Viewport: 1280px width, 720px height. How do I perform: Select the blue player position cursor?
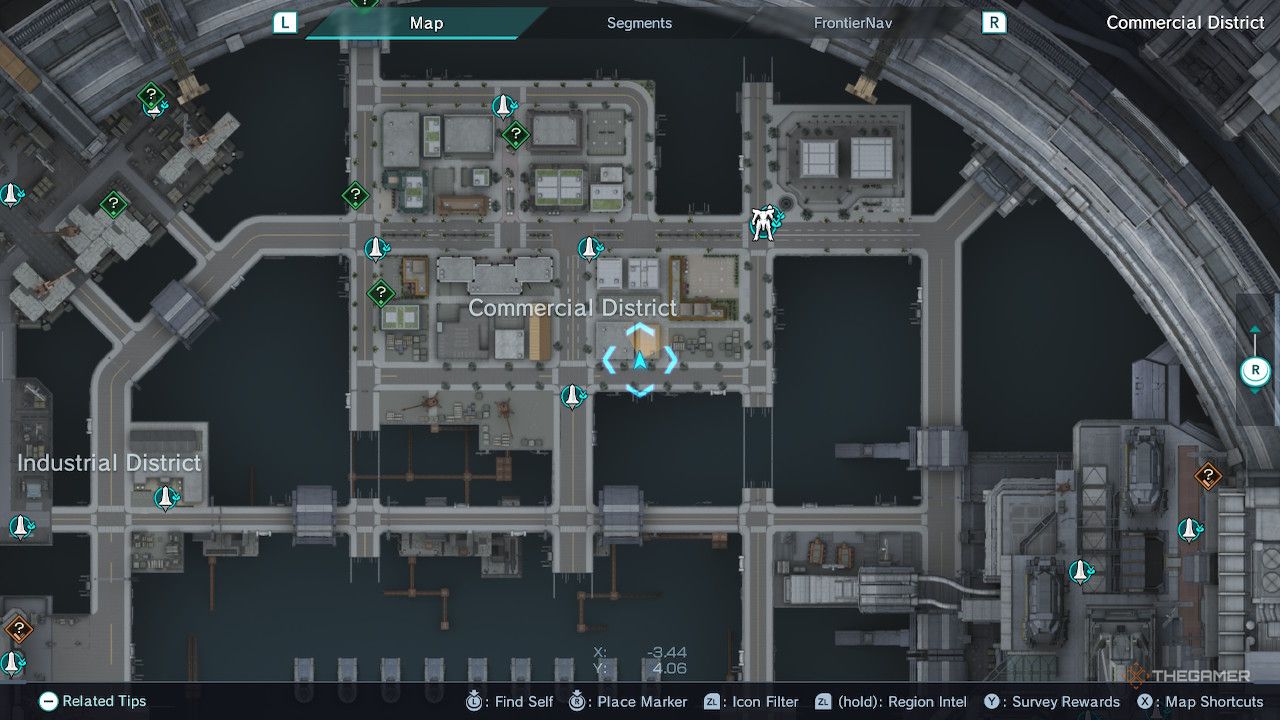coord(640,360)
